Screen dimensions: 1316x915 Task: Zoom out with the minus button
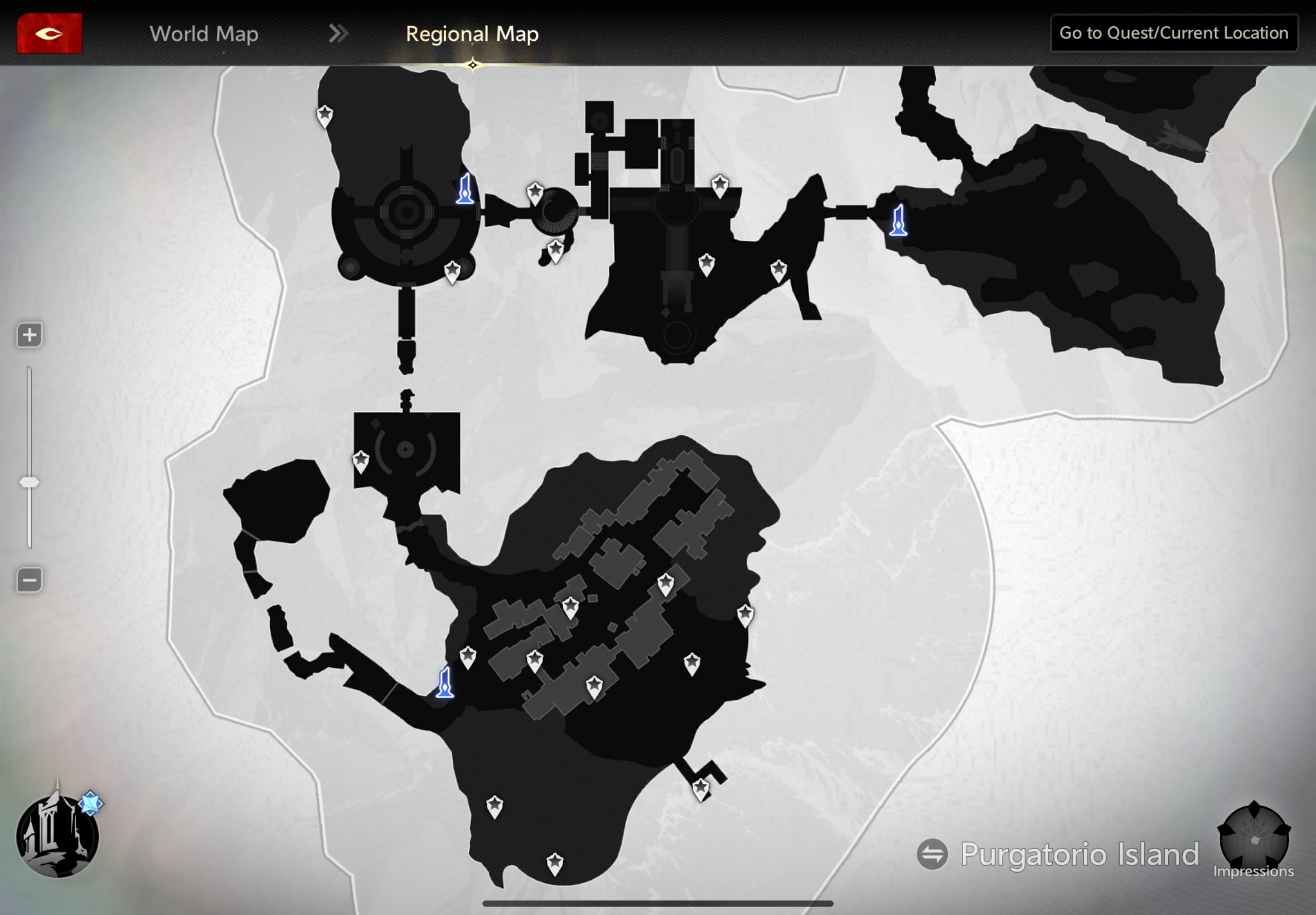coord(29,580)
